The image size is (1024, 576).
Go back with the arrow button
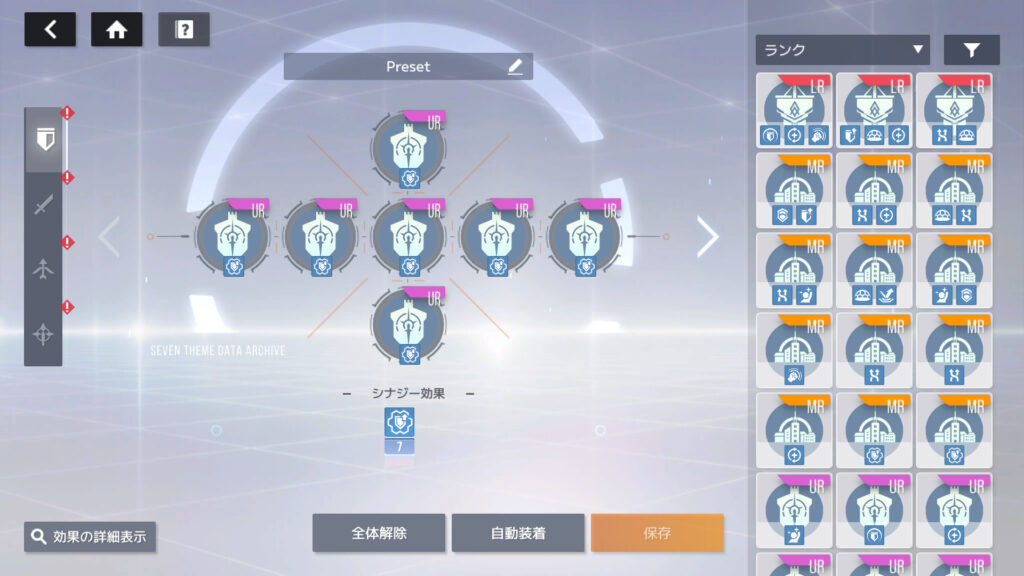pyautogui.click(x=50, y=29)
